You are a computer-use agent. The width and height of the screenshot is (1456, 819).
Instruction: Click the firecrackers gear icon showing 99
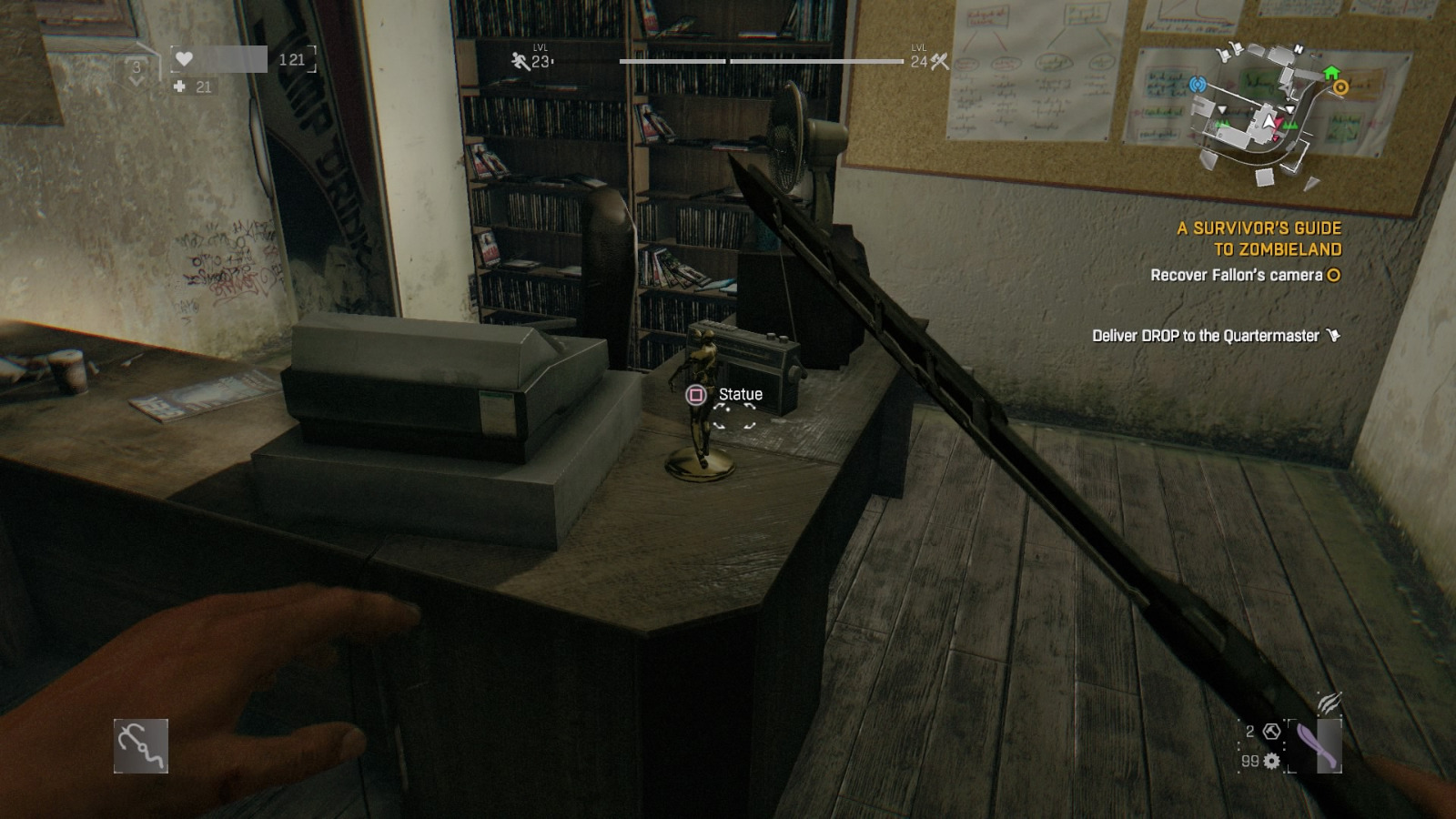1271,762
